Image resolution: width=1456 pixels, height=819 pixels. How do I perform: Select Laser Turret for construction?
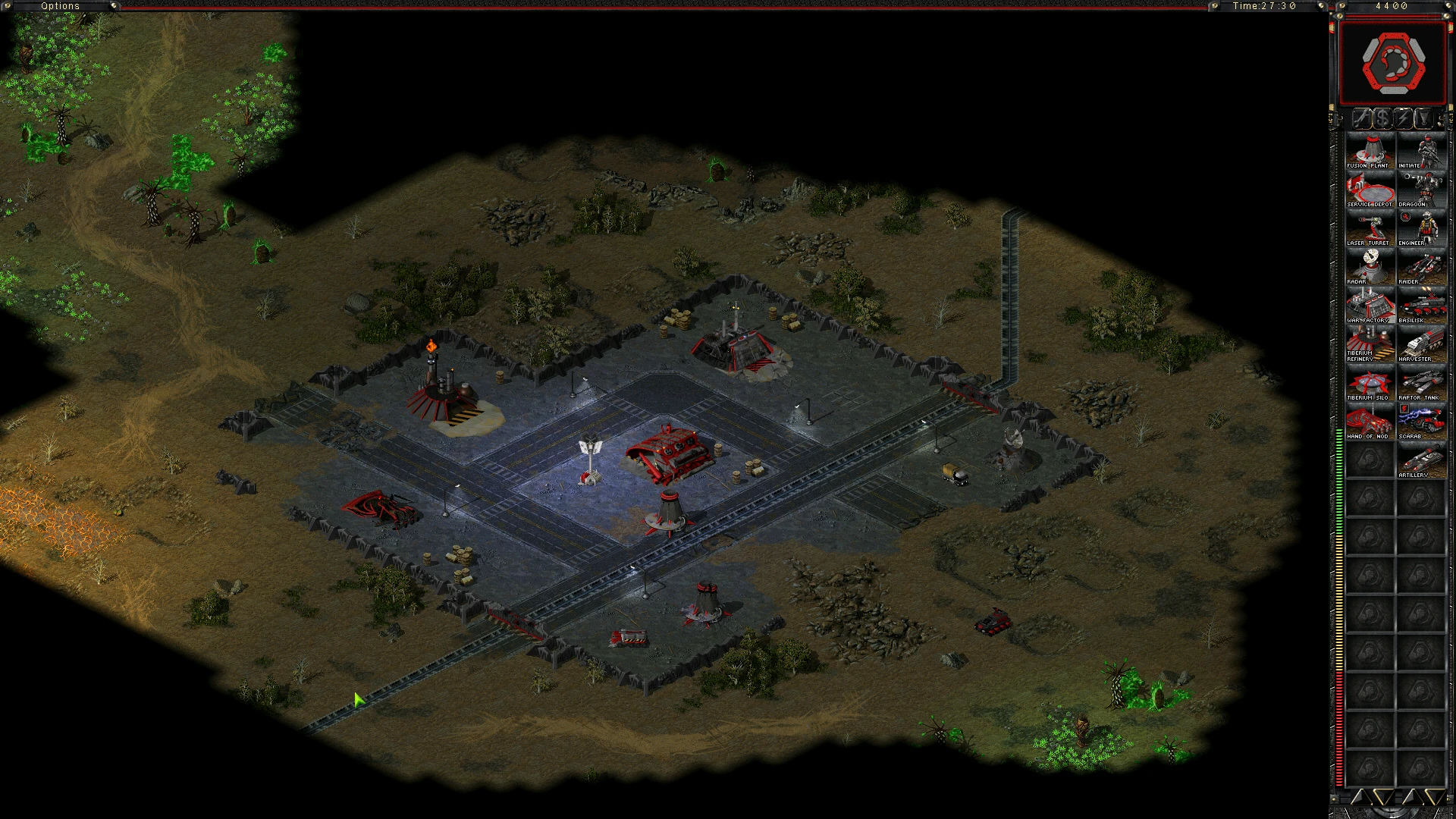pos(1370,228)
